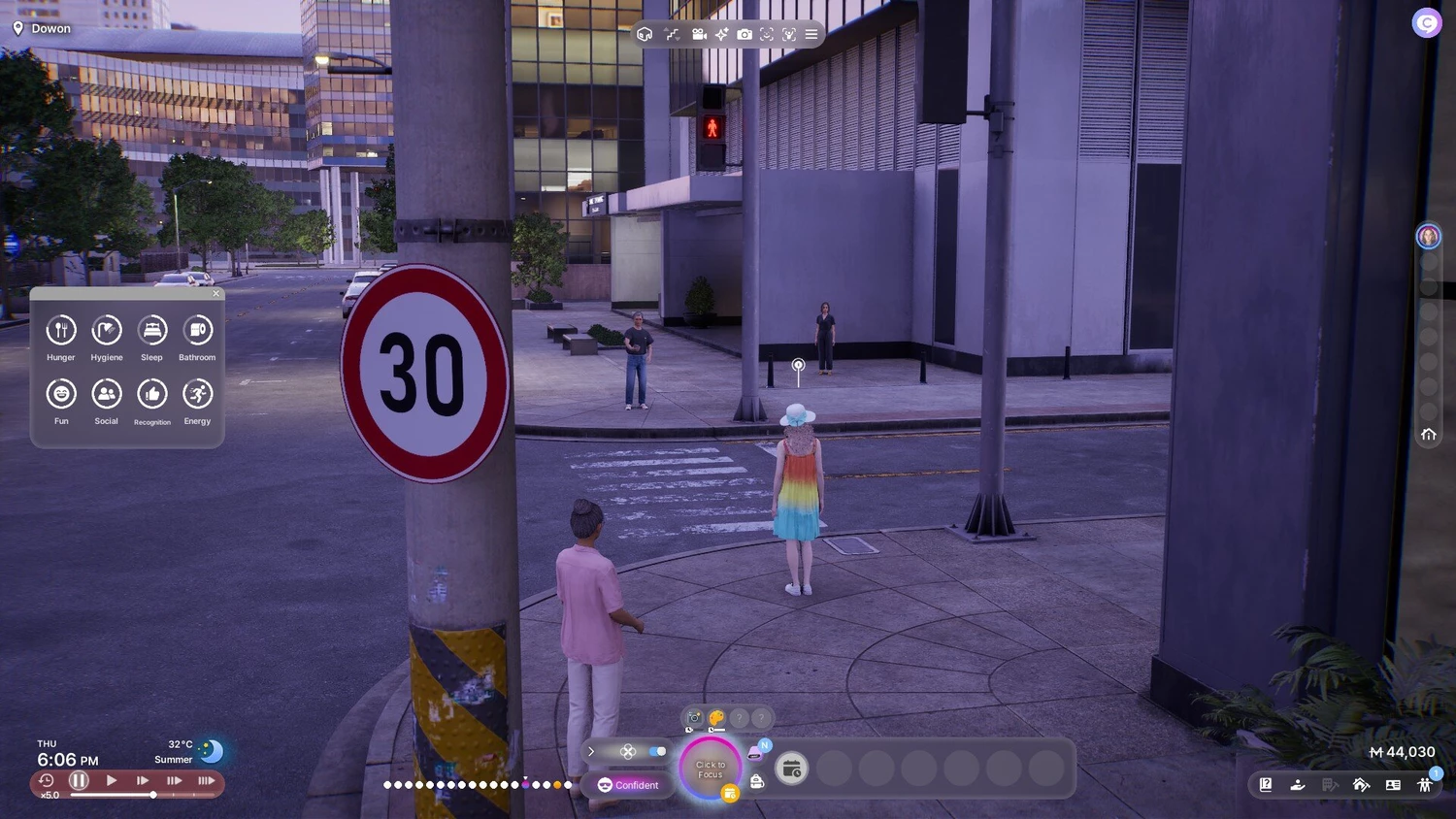Open the hamburger menu in top toolbar
The image size is (1456, 819).
[811, 34]
